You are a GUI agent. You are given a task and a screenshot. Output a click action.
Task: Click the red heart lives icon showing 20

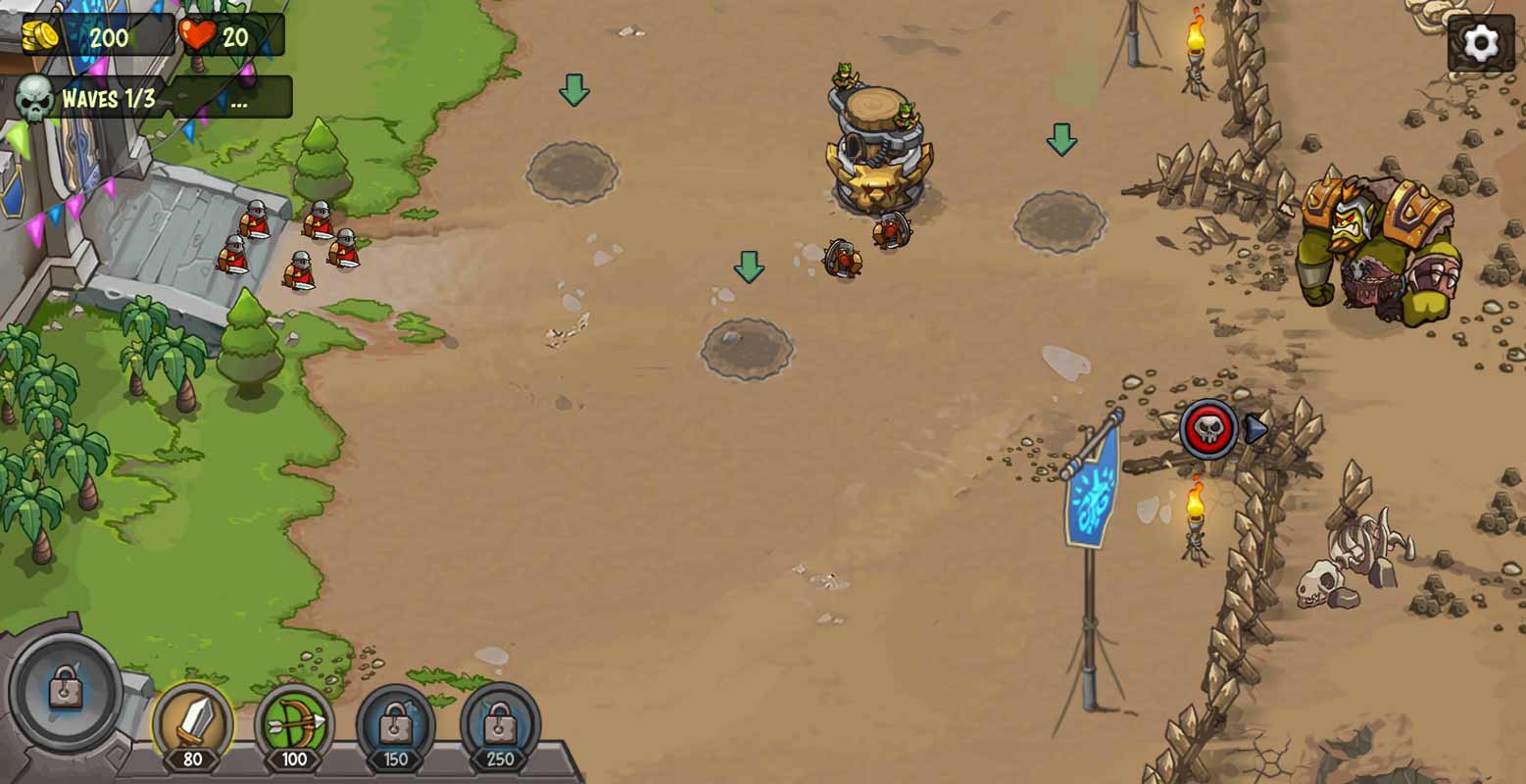(x=195, y=36)
